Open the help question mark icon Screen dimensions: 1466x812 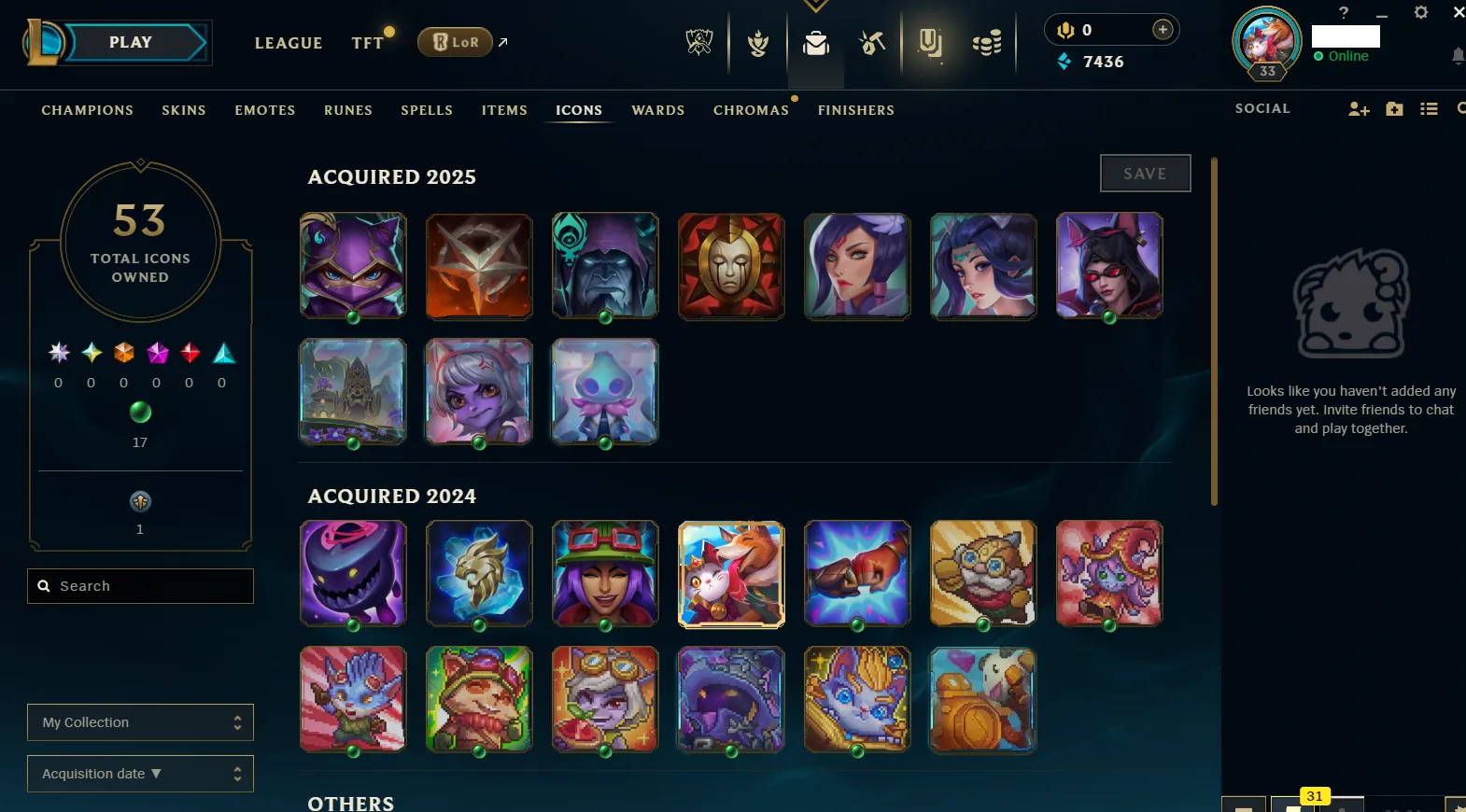coord(1343,13)
